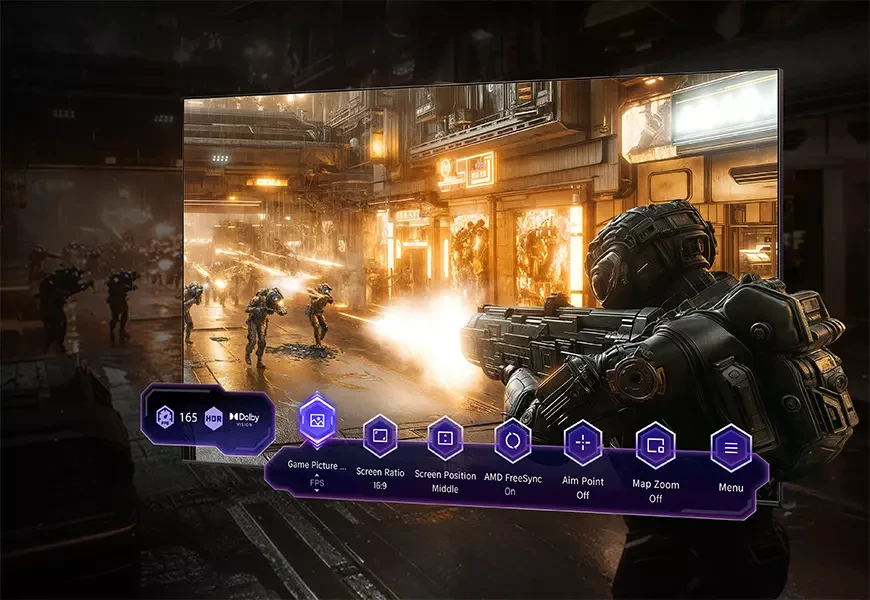Click the up arrow above FPS
This screenshot has width=870, height=600.
(x=317, y=474)
